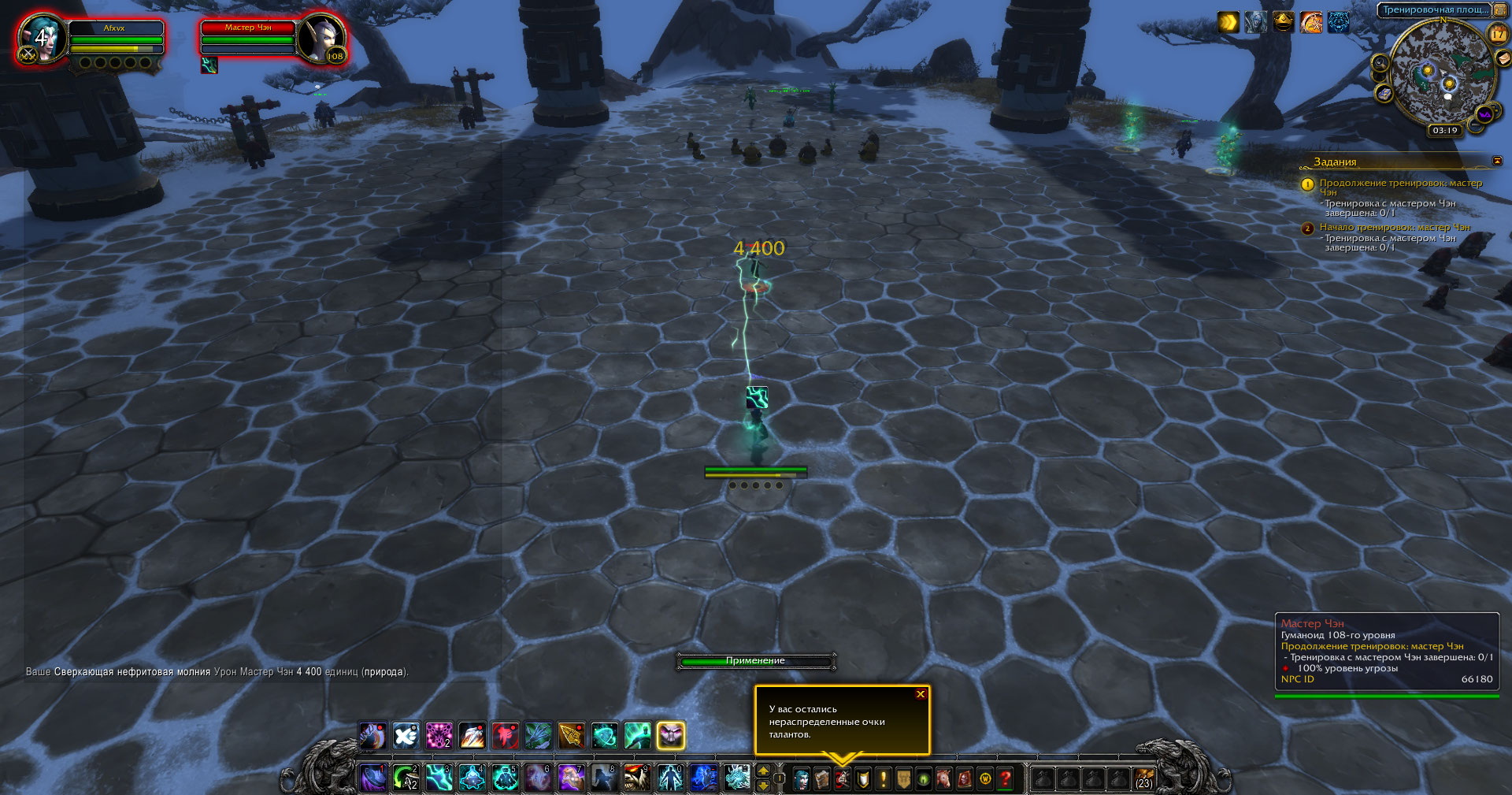Viewport: 1512px width, 795px height.
Task: Open the character info micro button
Action: tap(801, 779)
